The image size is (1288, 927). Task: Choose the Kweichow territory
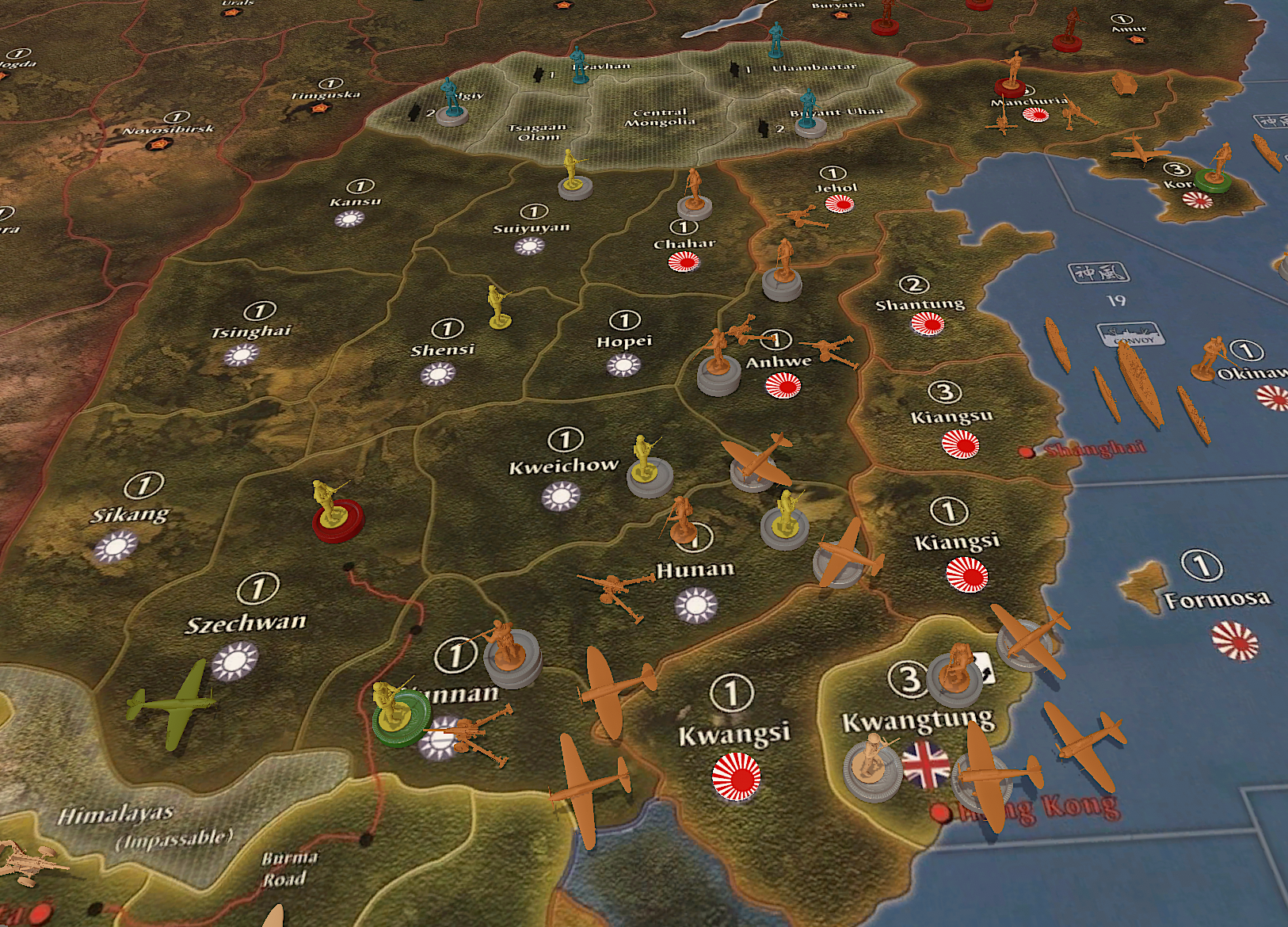[563, 466]
